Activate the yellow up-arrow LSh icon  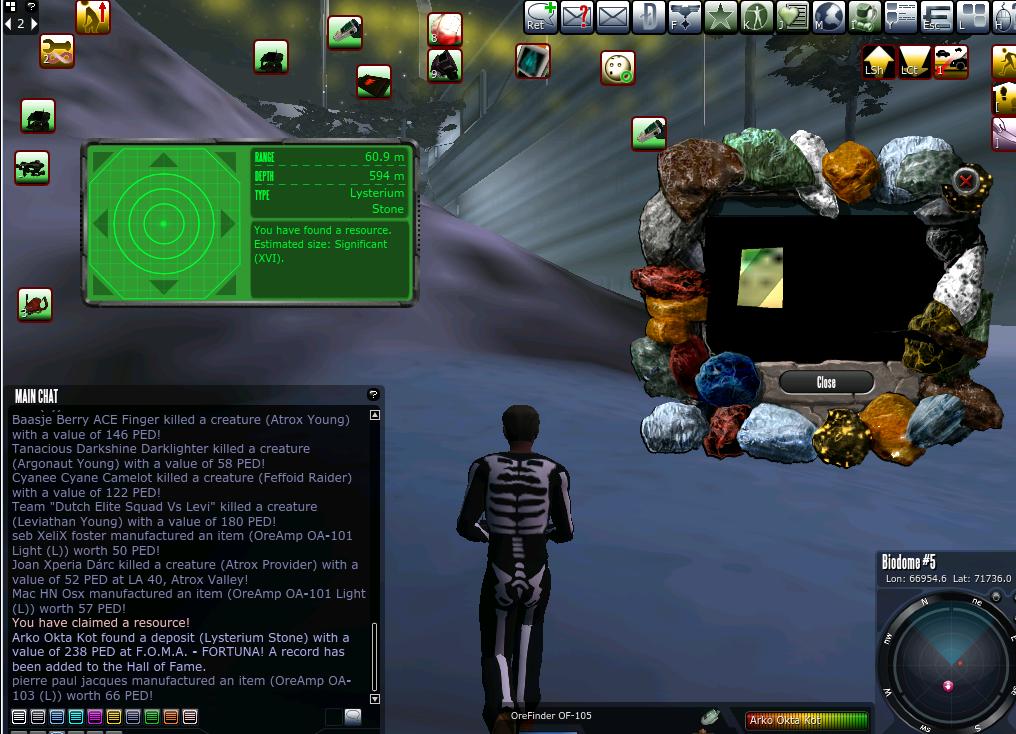[878, 61]
